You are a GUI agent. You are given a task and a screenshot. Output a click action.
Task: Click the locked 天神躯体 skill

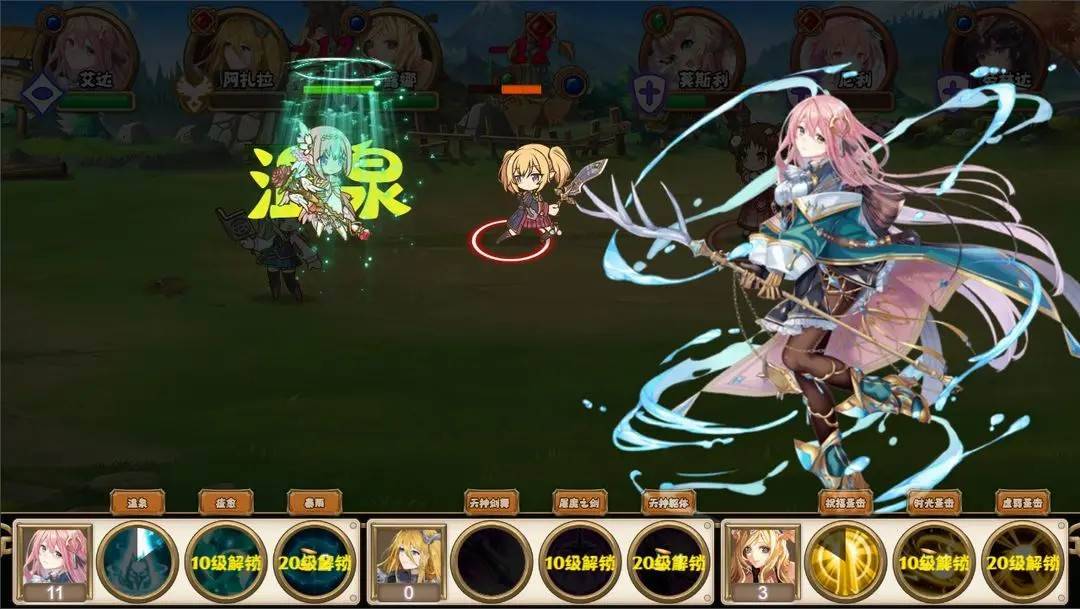(668, 562)
